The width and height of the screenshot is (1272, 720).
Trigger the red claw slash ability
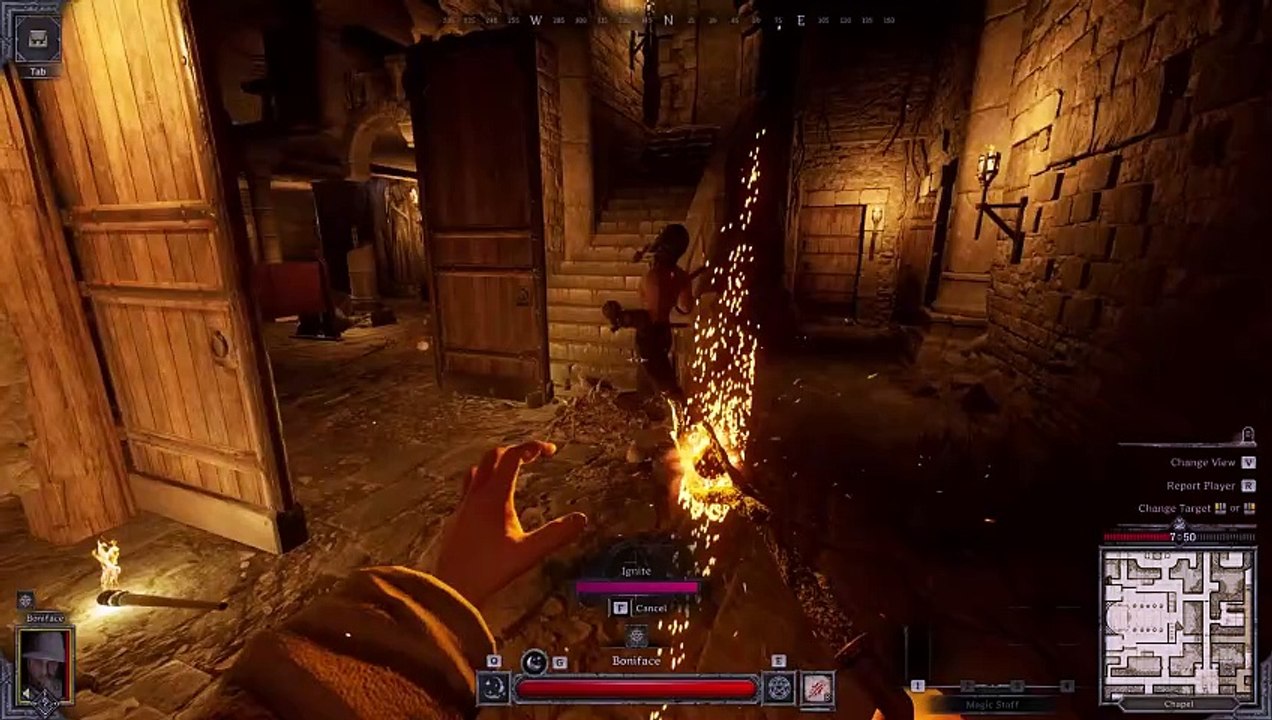817,688
